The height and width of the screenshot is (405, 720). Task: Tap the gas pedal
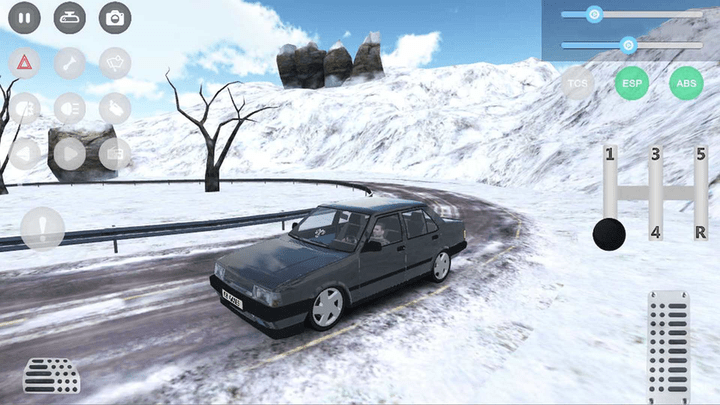pyautogui.click(x=668, y=345)
